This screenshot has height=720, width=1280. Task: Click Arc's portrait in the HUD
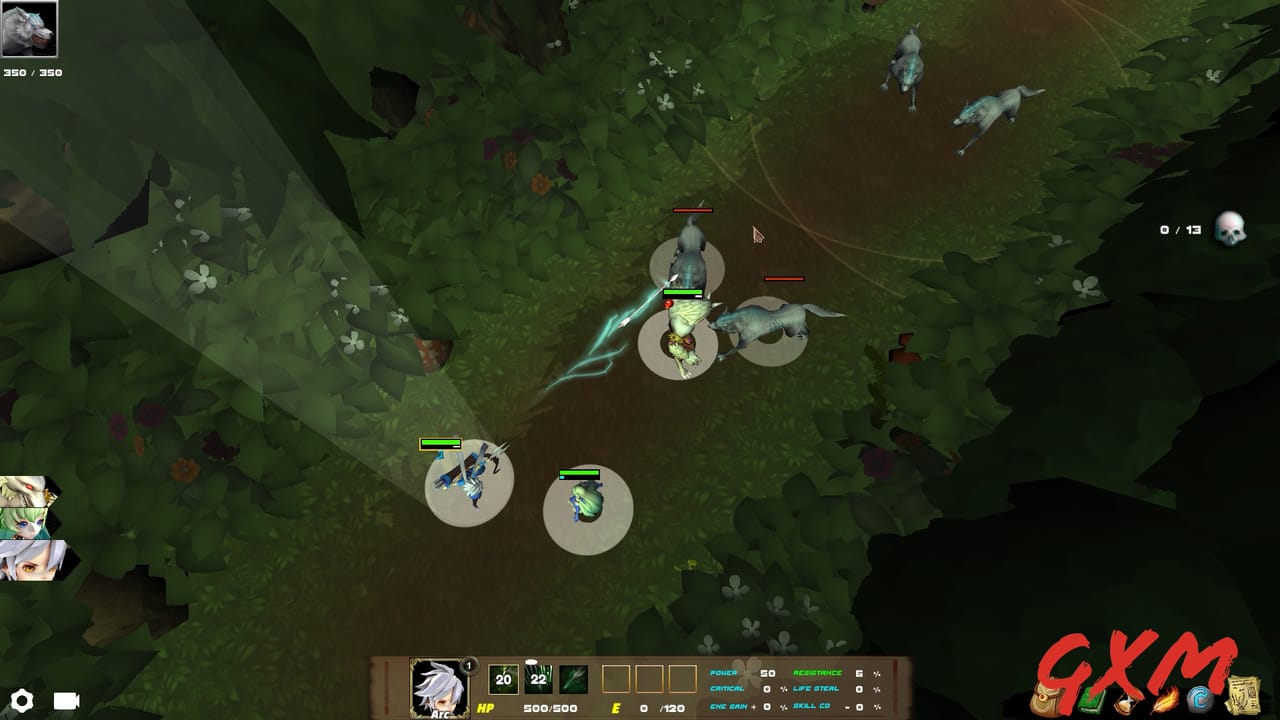click(440, 688)
